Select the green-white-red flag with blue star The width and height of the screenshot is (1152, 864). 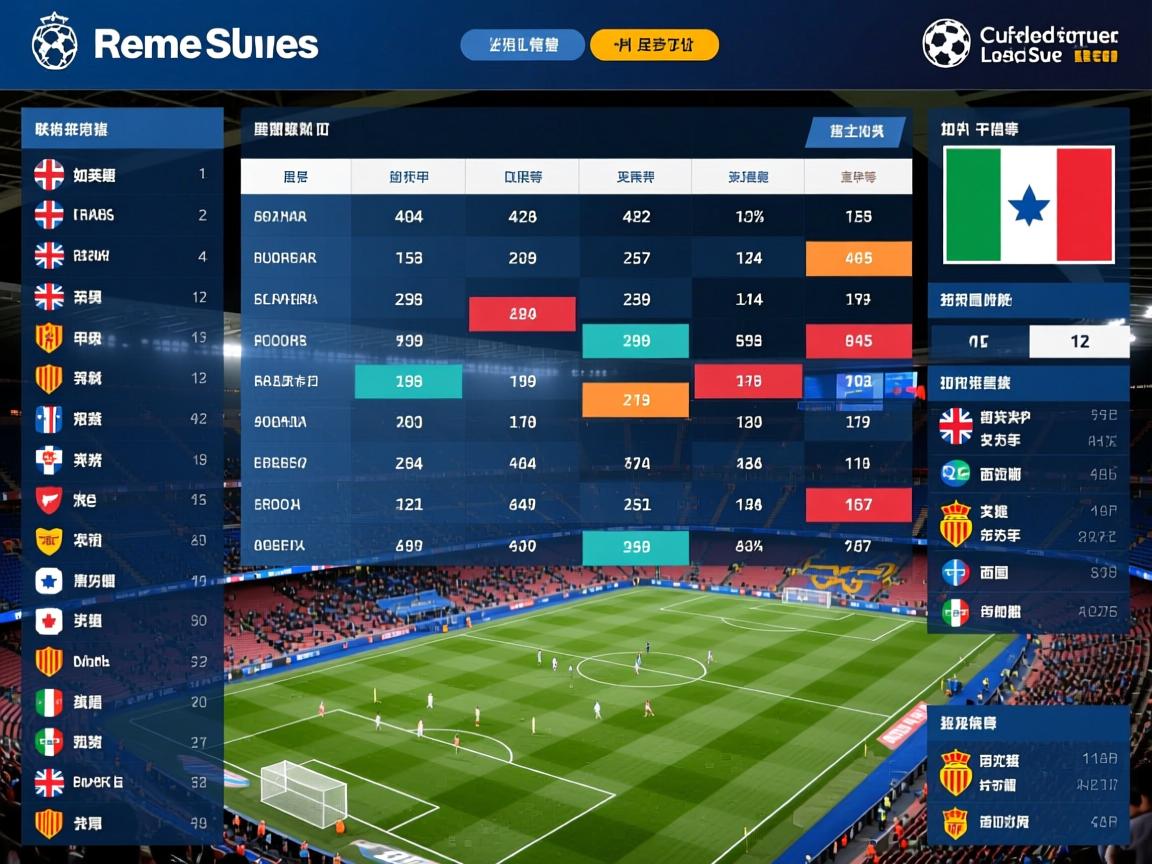coord(1028,205)
